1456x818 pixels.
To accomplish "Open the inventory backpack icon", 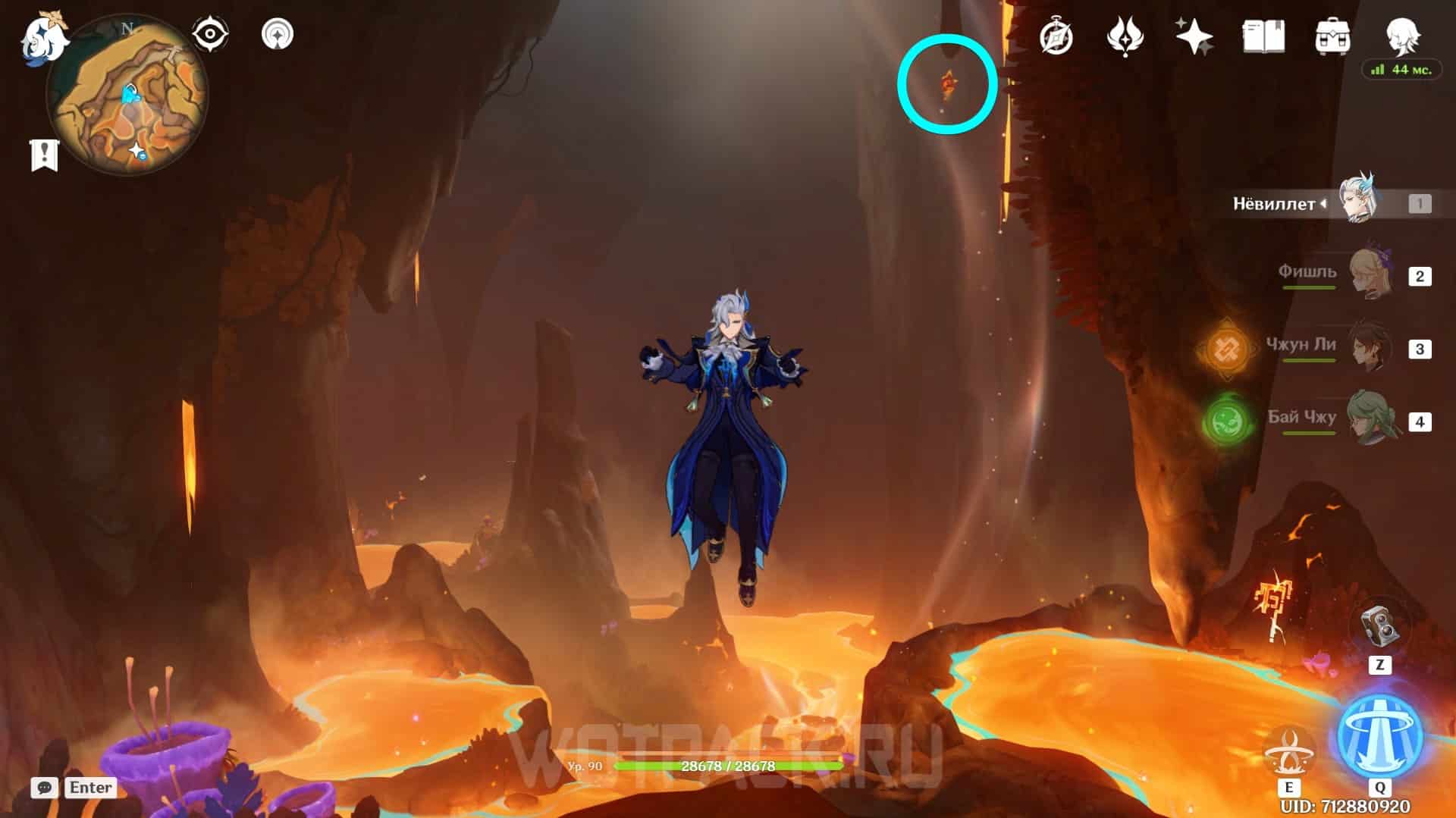I will (x=1332, y=36).
